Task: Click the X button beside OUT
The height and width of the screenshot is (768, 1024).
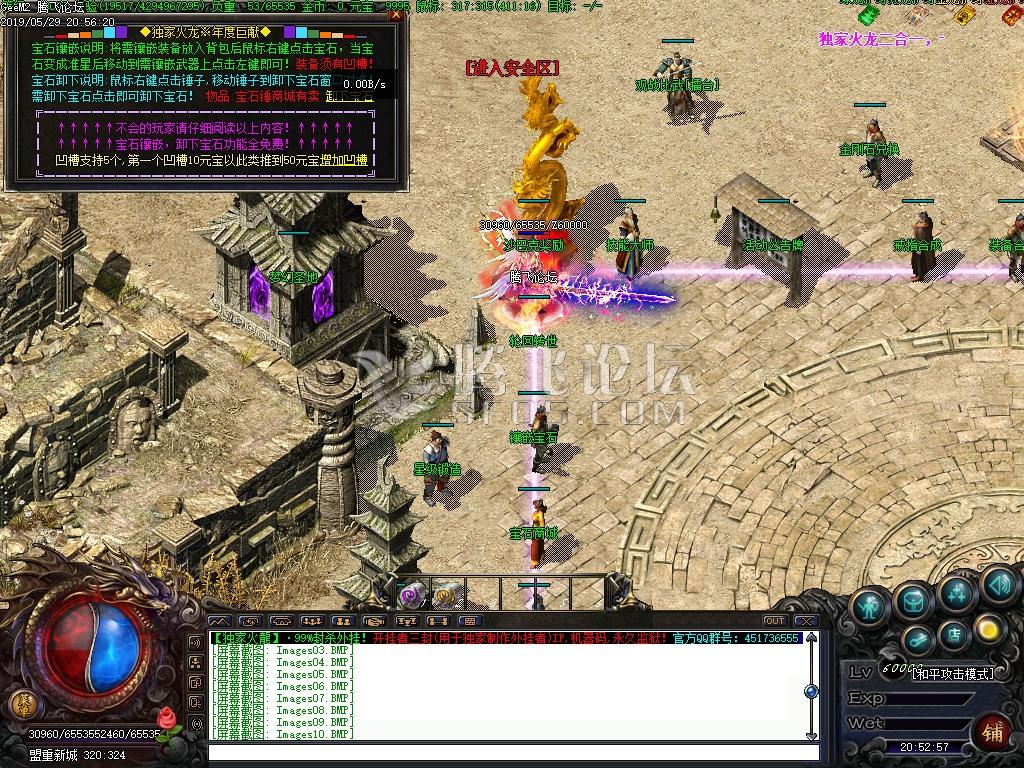Action: (805, 621)
